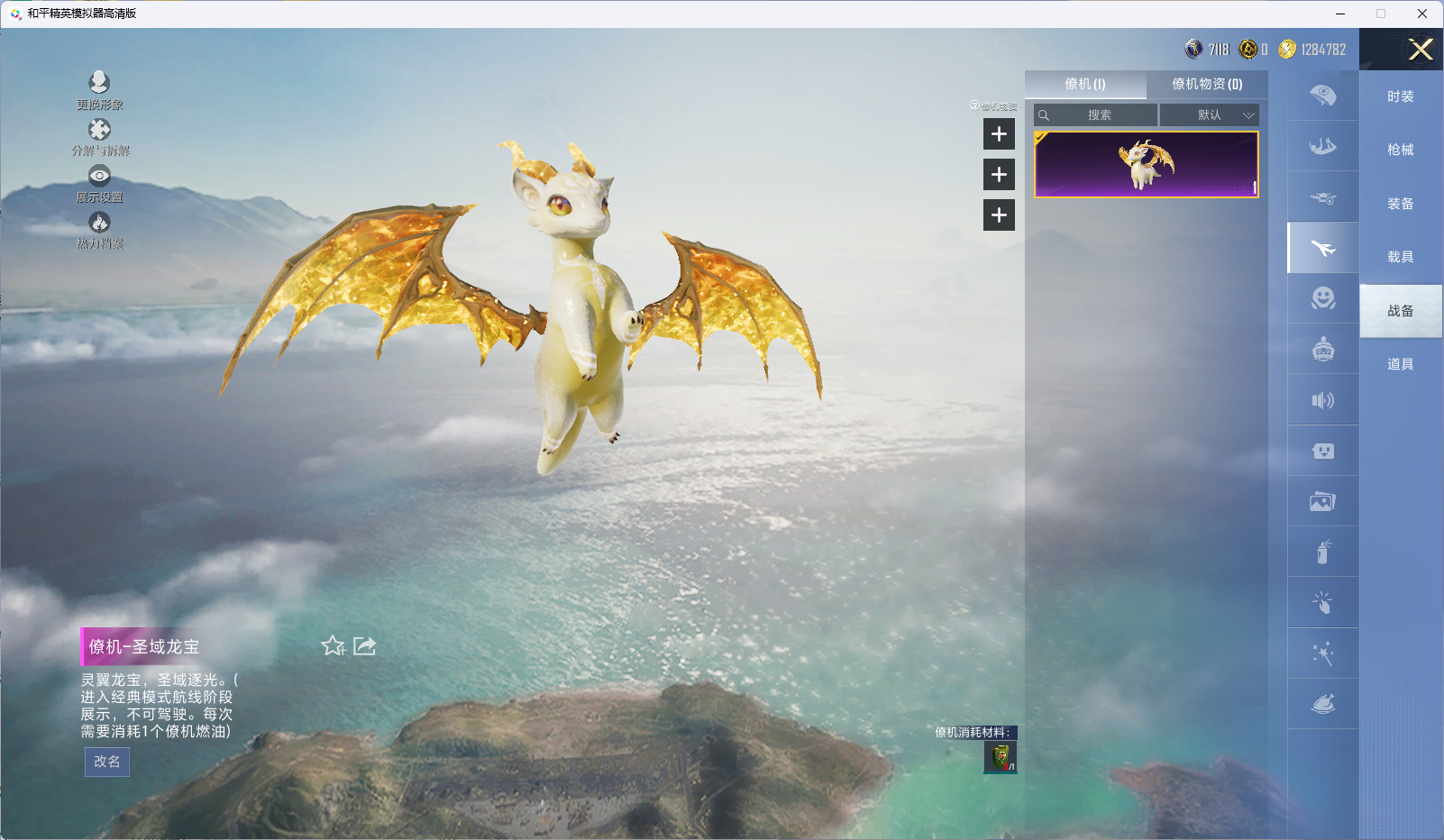This screenshot has width=1444, height=840.
Task: Click the 搜索 search field
Action: tap(1099, 115)
